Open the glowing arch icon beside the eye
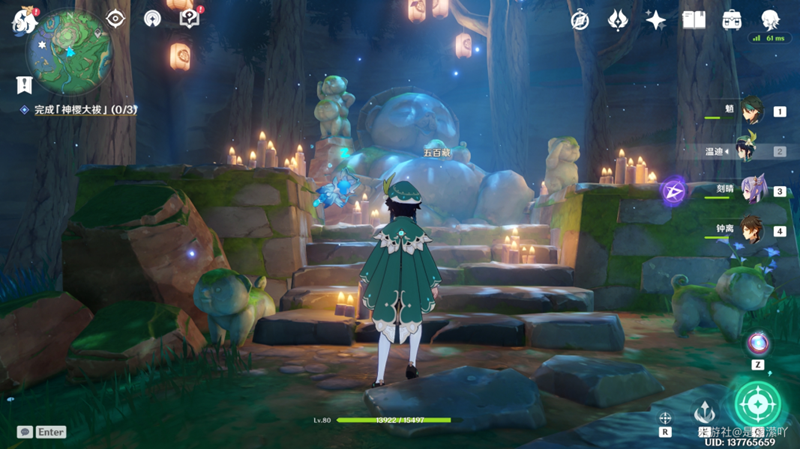This screenshot has width=800, height=449. [x=152, y=18]
